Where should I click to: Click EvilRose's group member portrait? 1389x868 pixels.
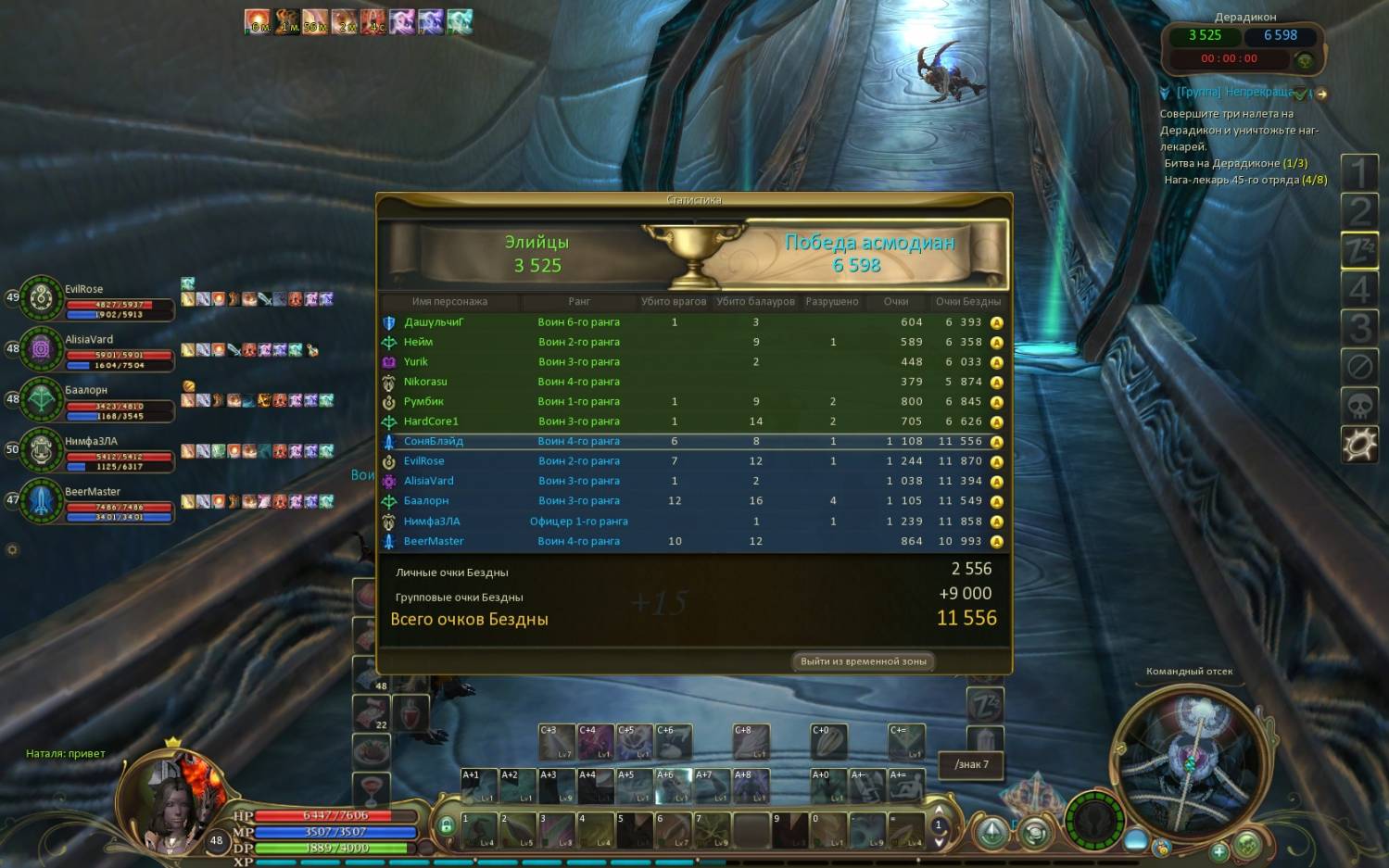coord(41,298)
